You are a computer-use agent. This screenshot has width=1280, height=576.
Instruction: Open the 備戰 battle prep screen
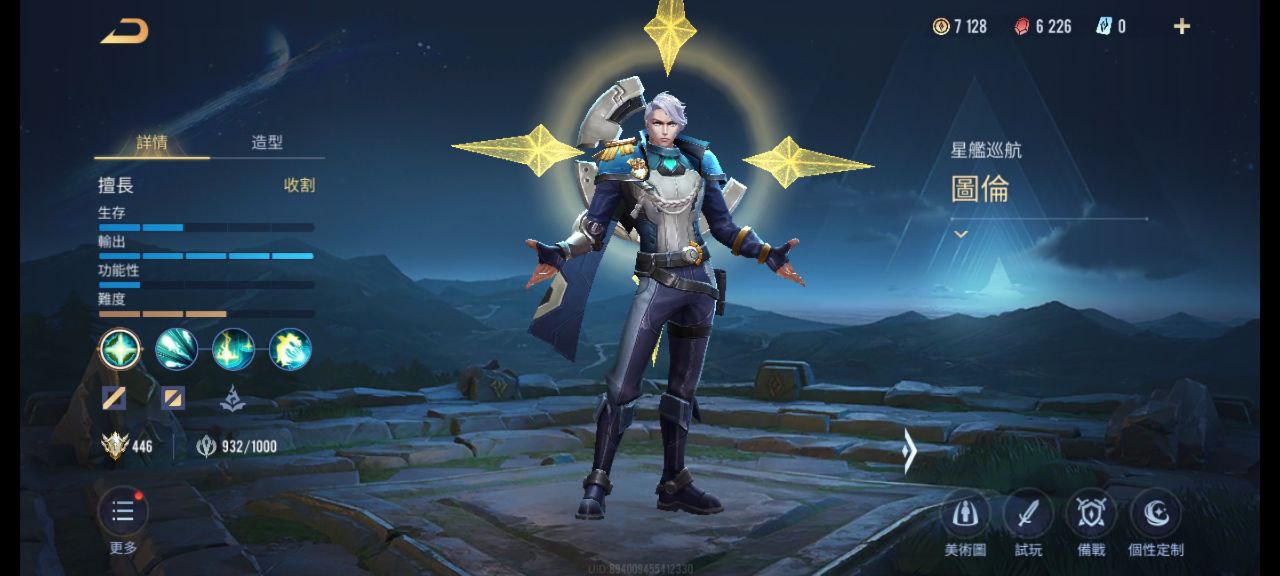click(x=1091, y=515)
